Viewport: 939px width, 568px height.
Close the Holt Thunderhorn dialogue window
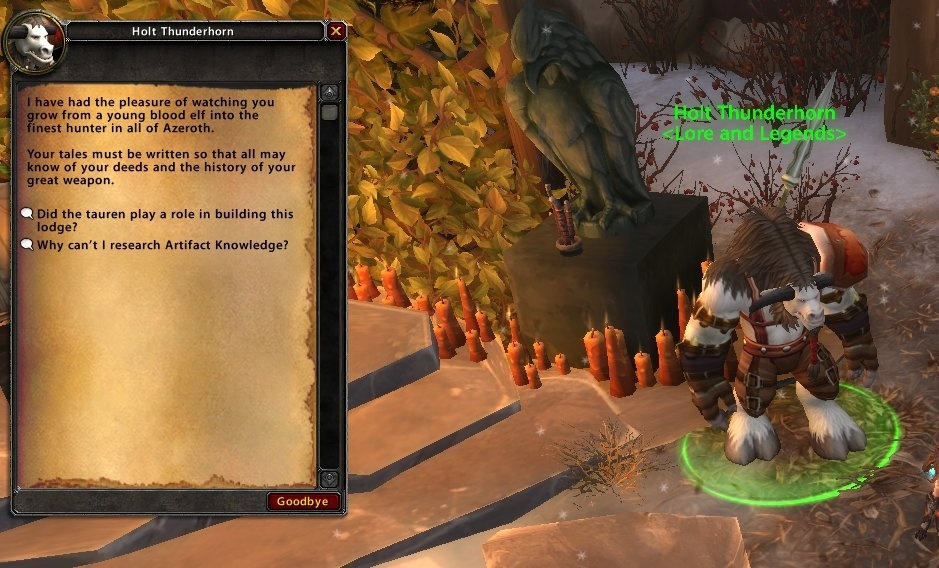[336, 31]
